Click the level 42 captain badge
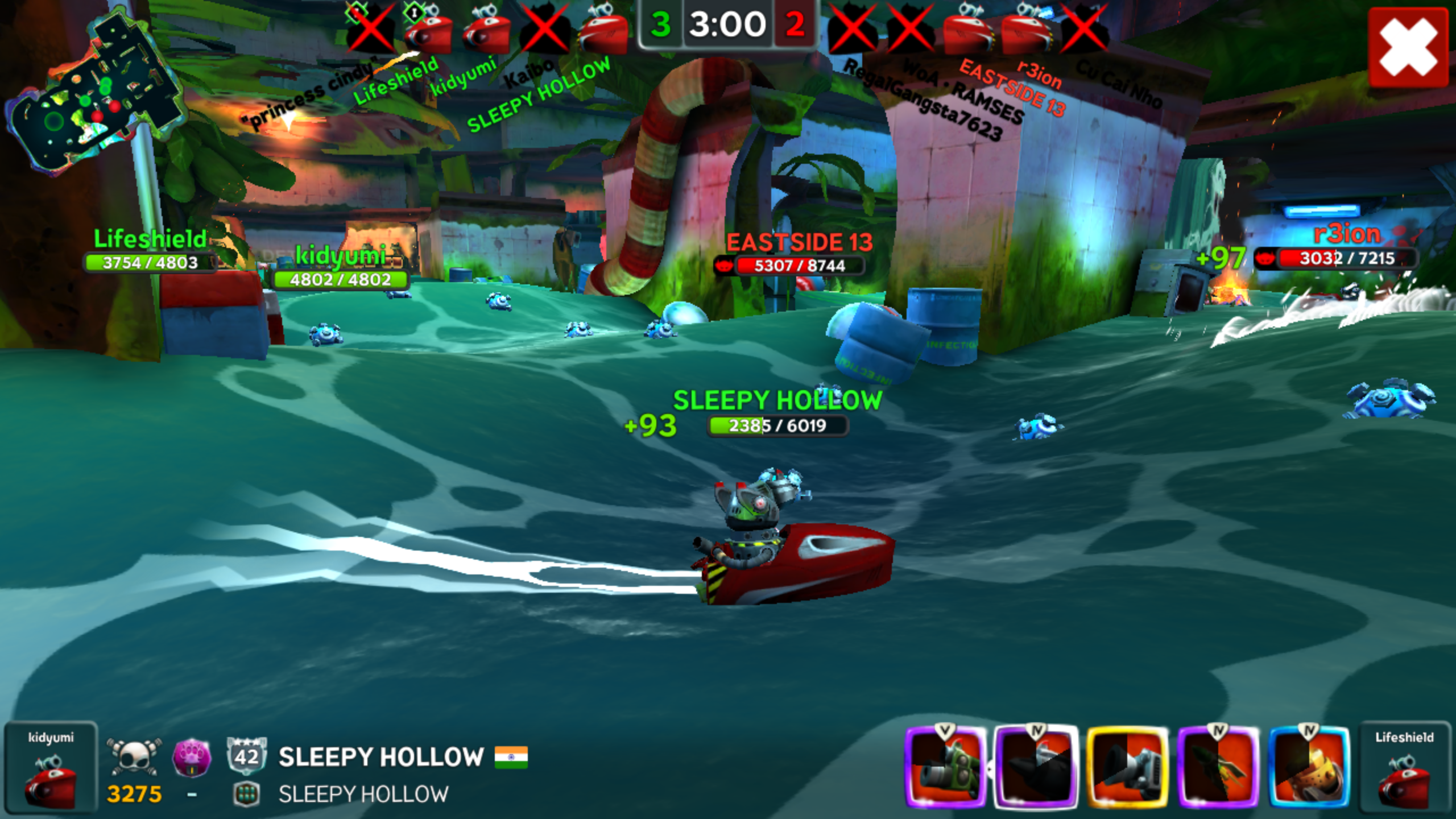Screen dimensions: 1456x819 point(247,756)
